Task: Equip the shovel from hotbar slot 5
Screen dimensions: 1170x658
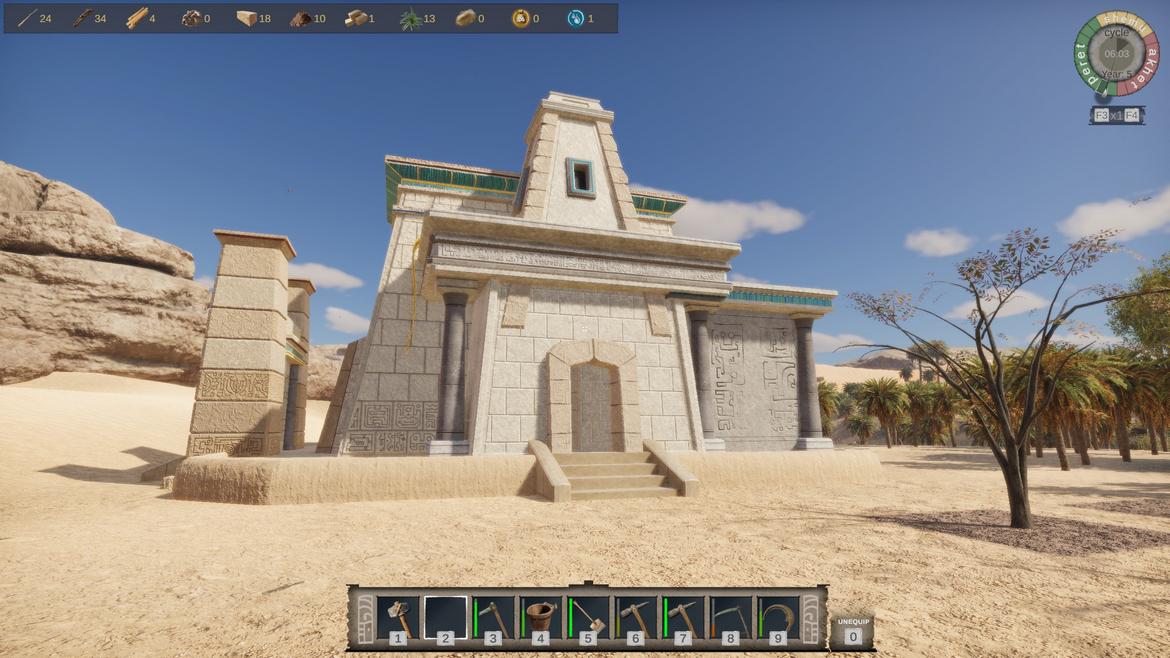Action: pyautogui.click(x=588, y=617)
